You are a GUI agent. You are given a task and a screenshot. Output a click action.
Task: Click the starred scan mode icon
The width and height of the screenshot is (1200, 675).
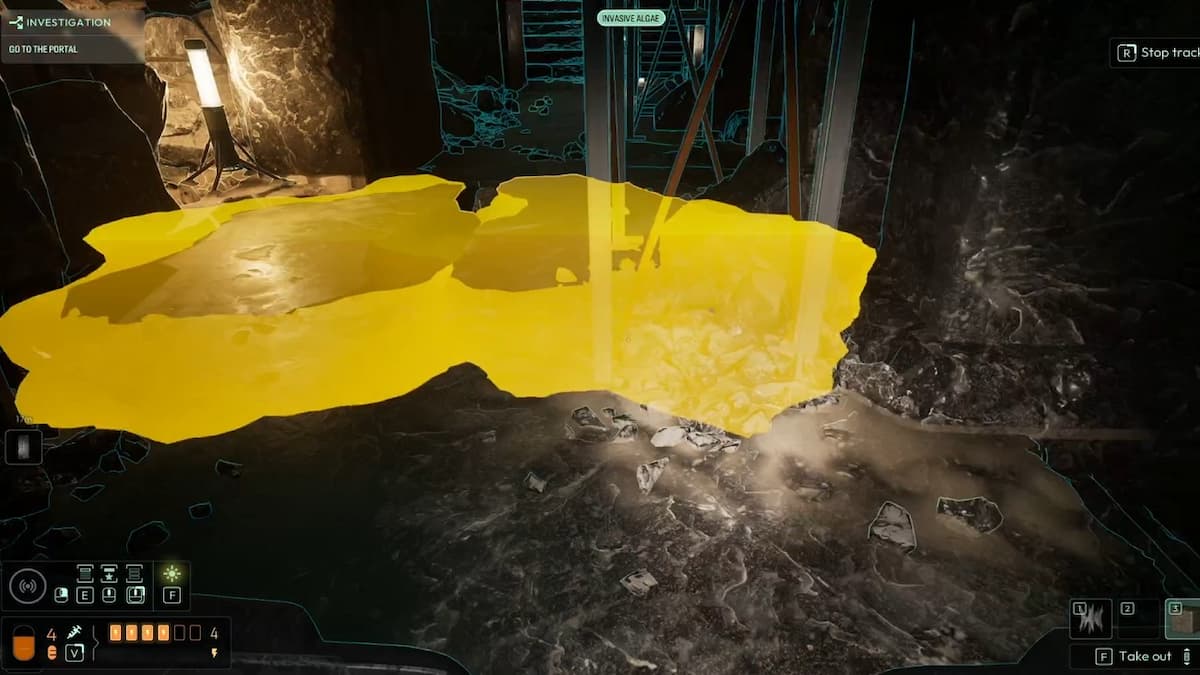tap(109, 573)
